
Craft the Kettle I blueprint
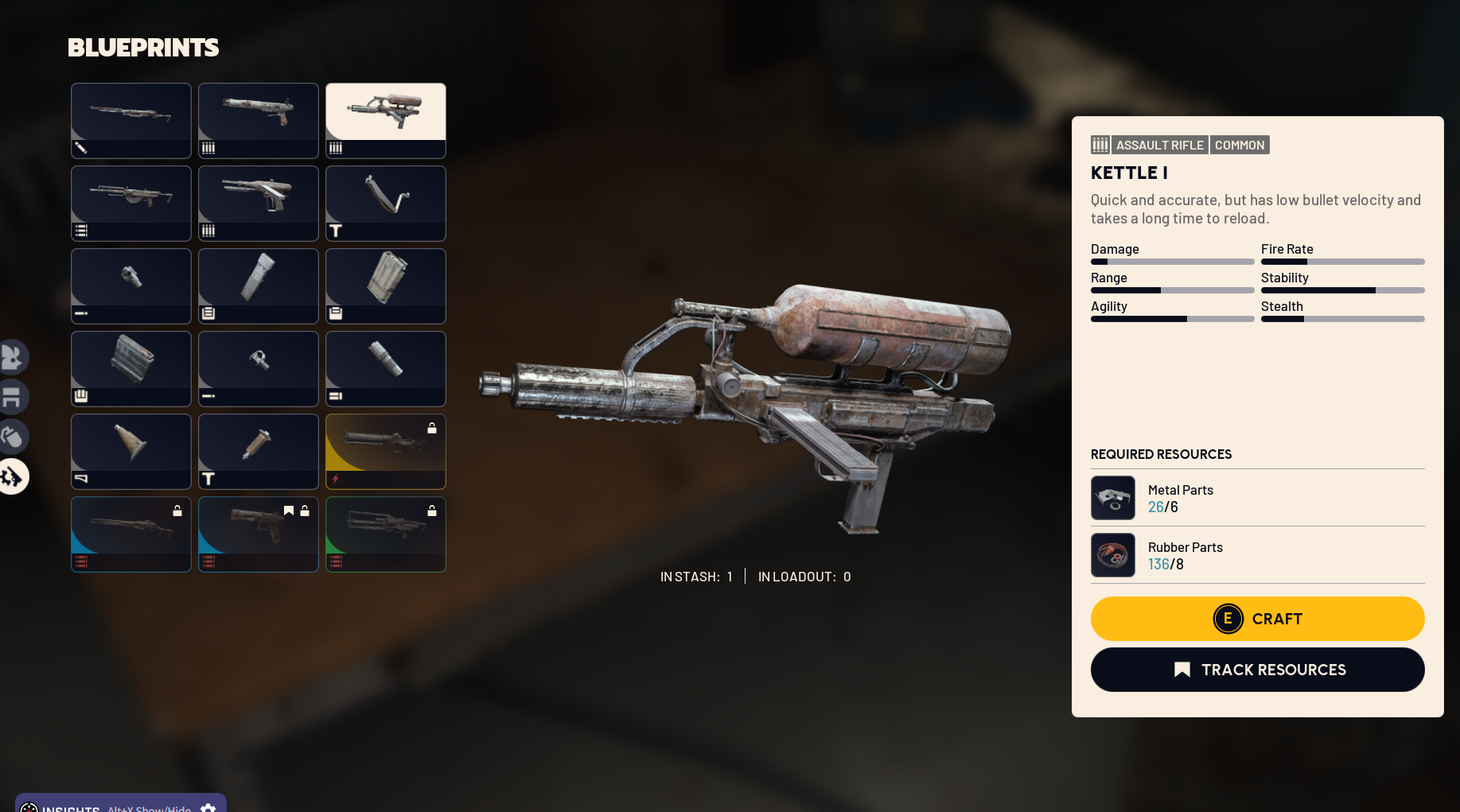tap(1257, 619)
